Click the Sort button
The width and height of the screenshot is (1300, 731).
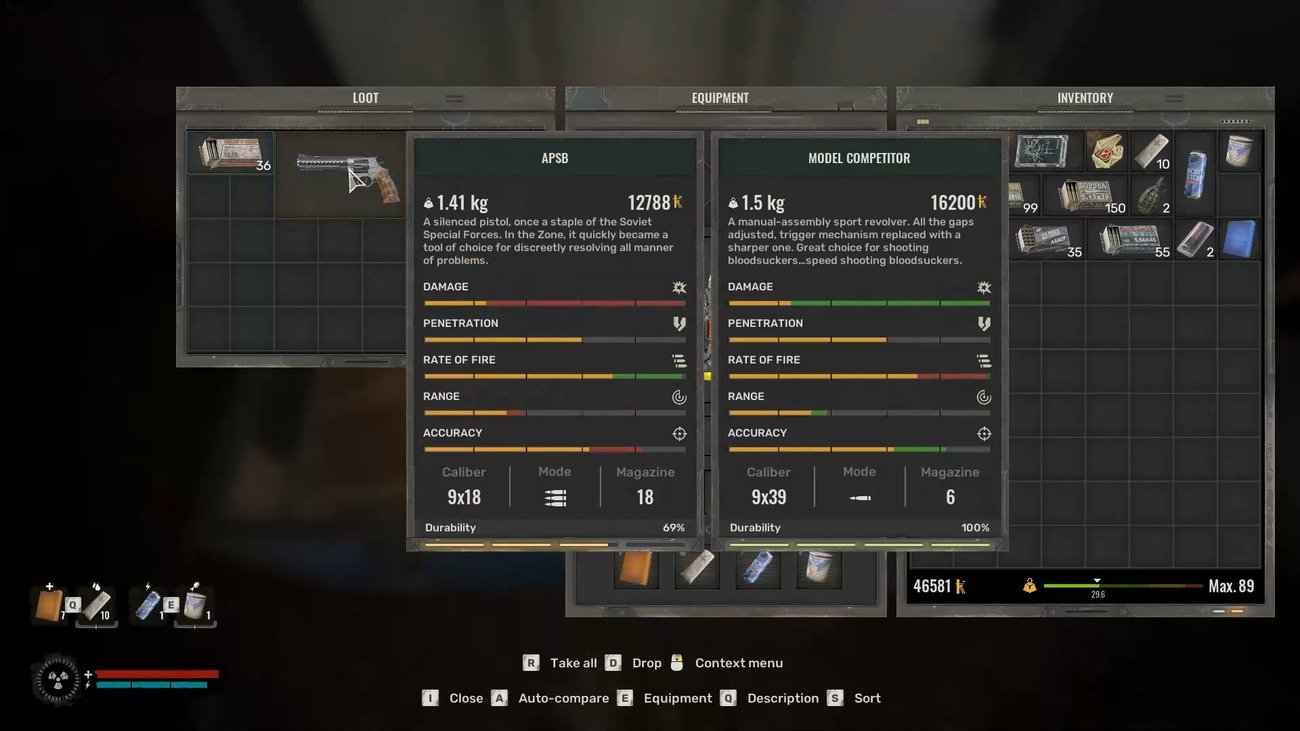867,697
